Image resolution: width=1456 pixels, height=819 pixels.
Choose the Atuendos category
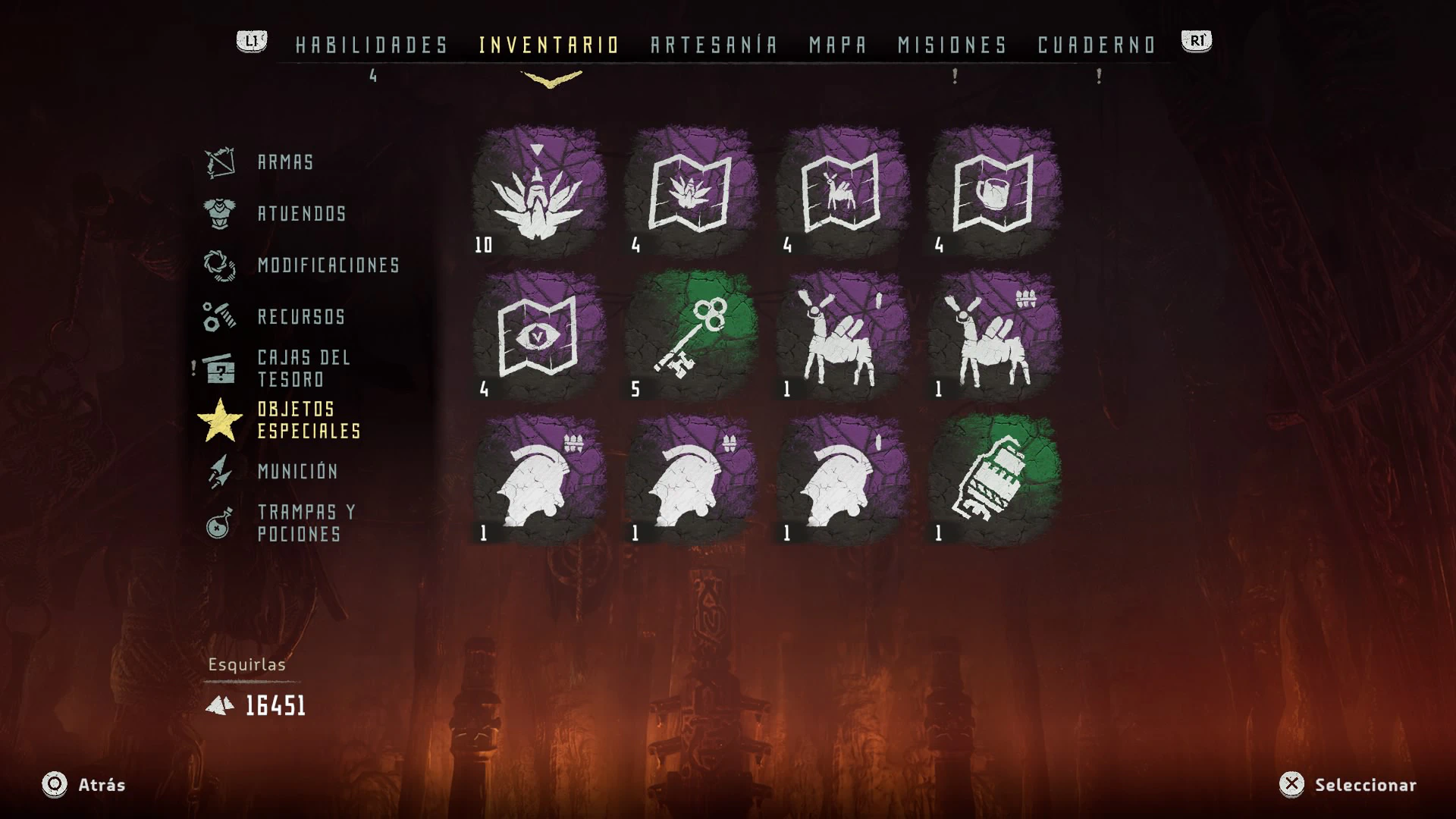click(302, 214)
